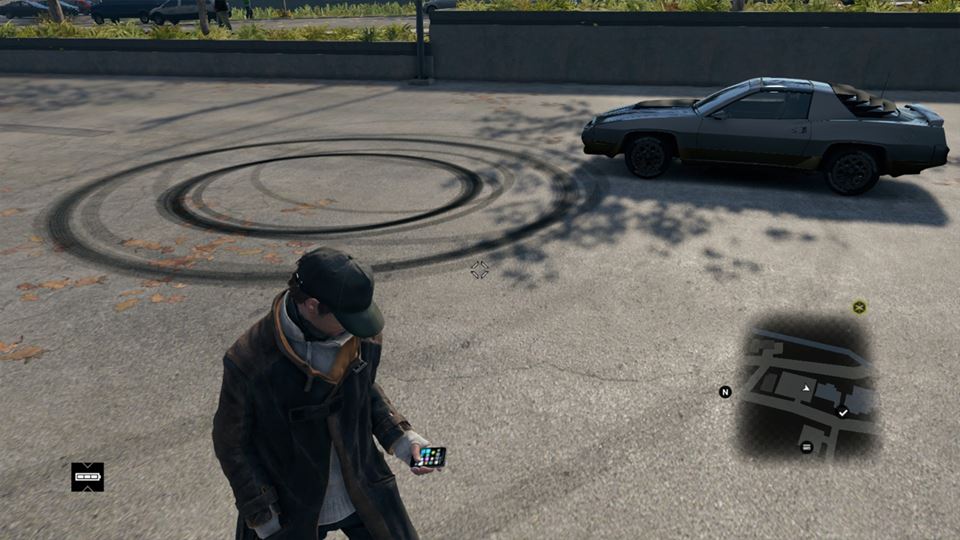Click the minimap
Screen dimensions: 960x540
tap(806, 388)
